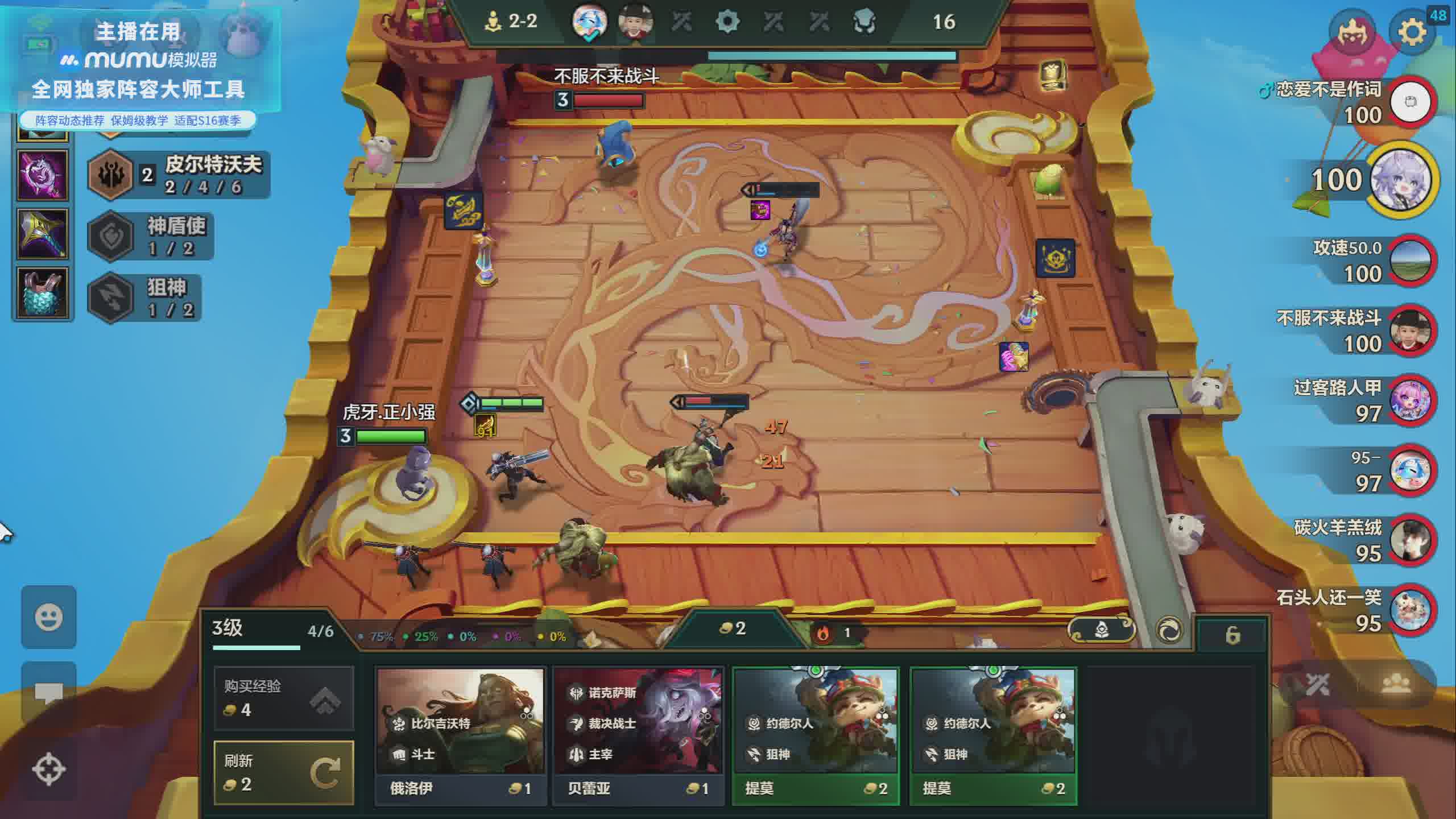
Task: Show the 神盾使 trait details
Action: click(x=151, y=236)
